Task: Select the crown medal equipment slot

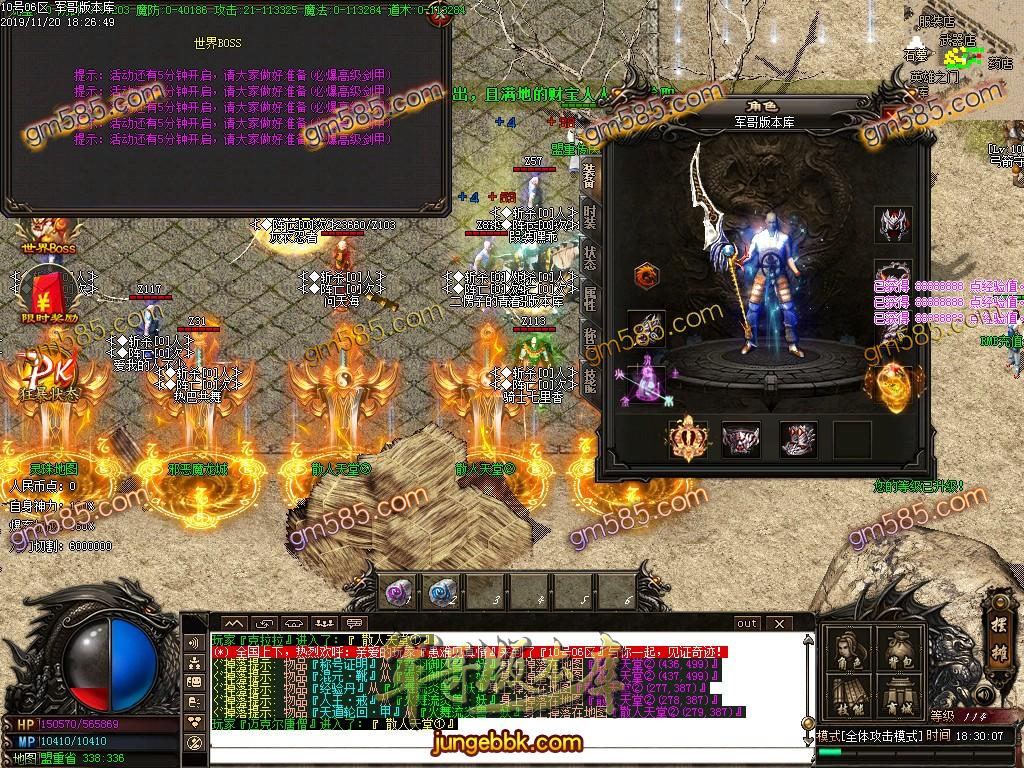Action: 687,438
